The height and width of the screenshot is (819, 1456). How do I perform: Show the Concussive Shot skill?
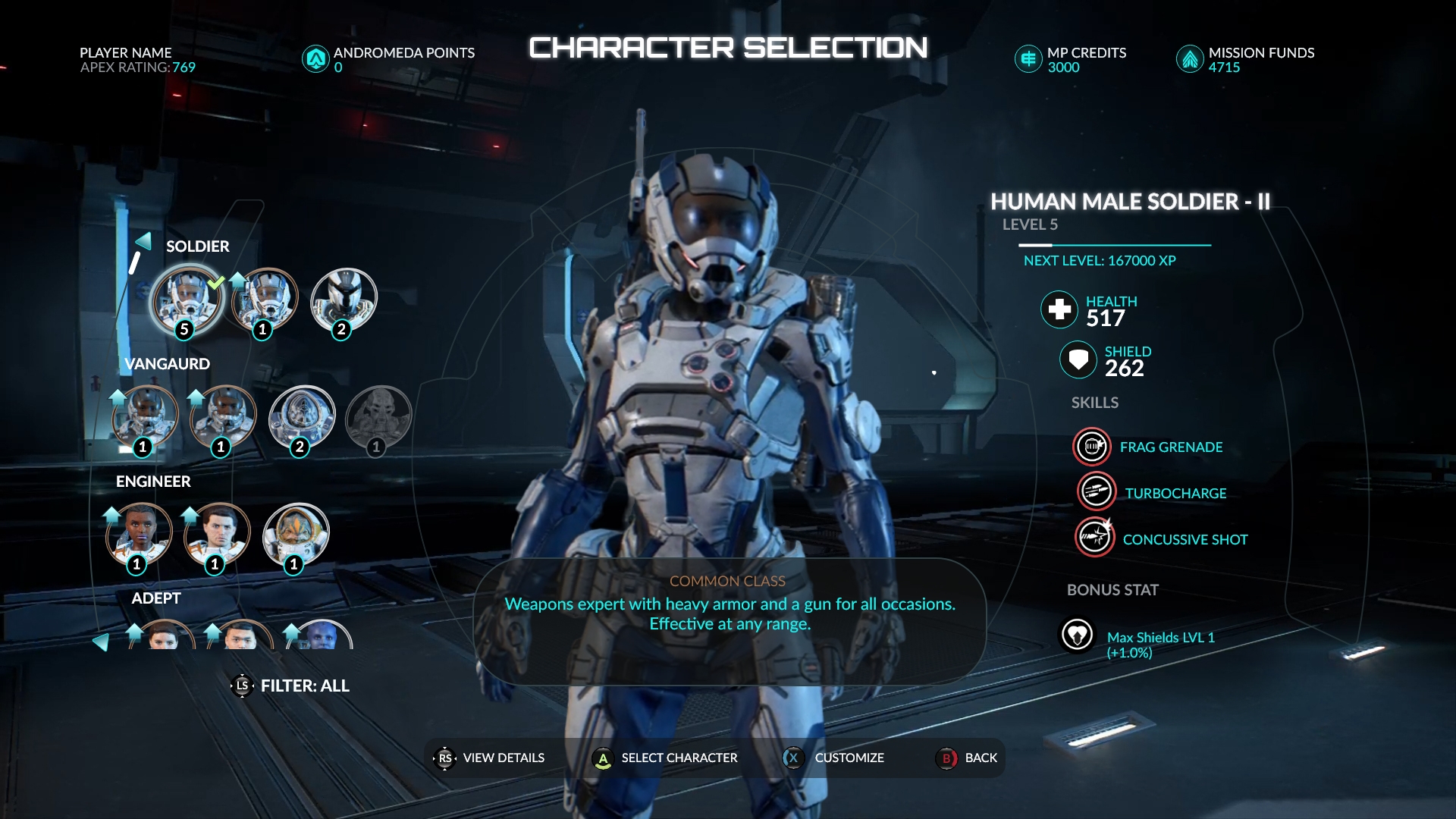[1094, 538]
